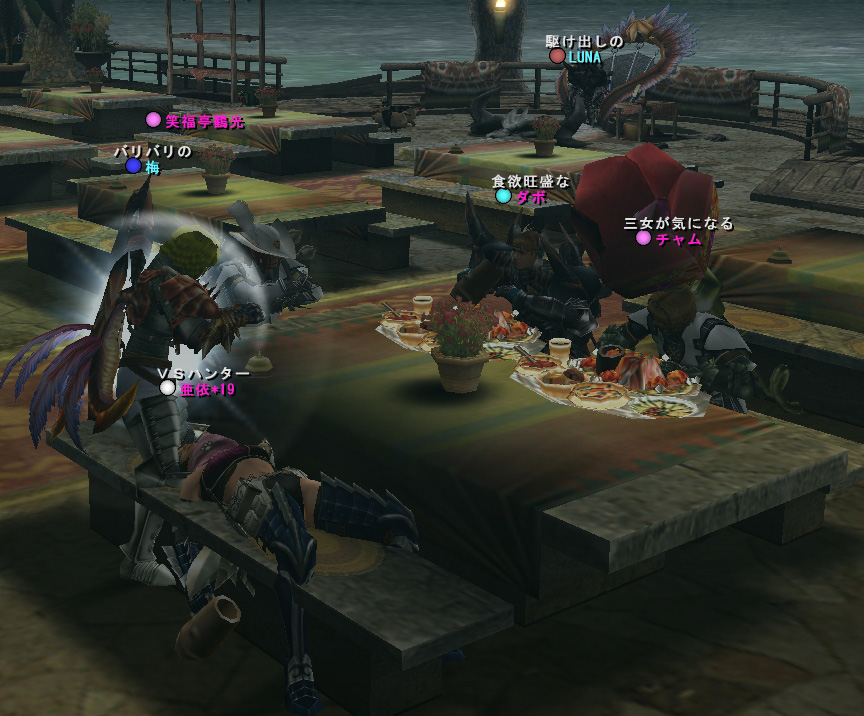864x716 pixels.
Task: Click the チャム nameplate
Action: tap(677, 239)
